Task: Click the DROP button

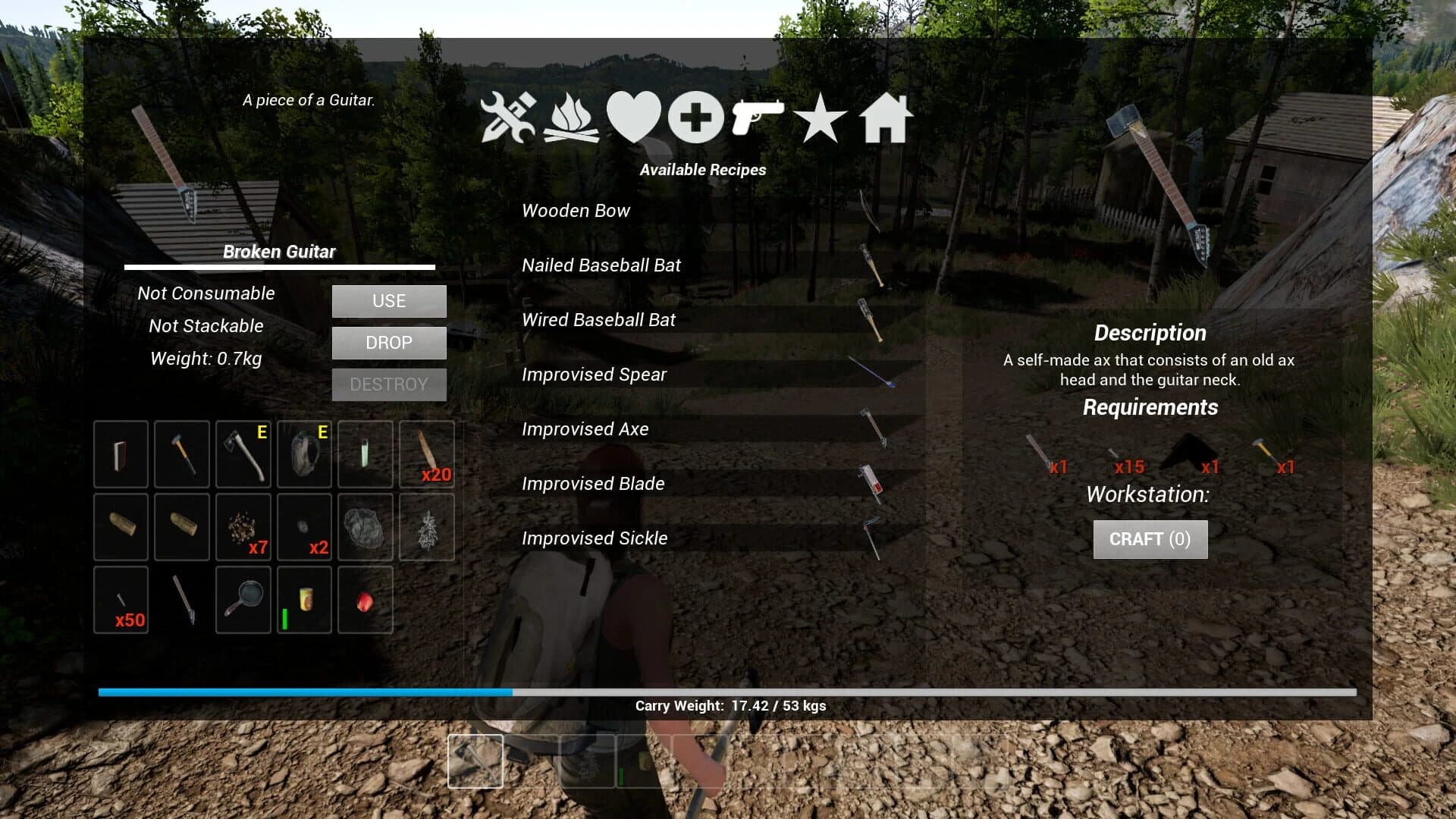Action: pyautogui.click(x=388, y=343)
